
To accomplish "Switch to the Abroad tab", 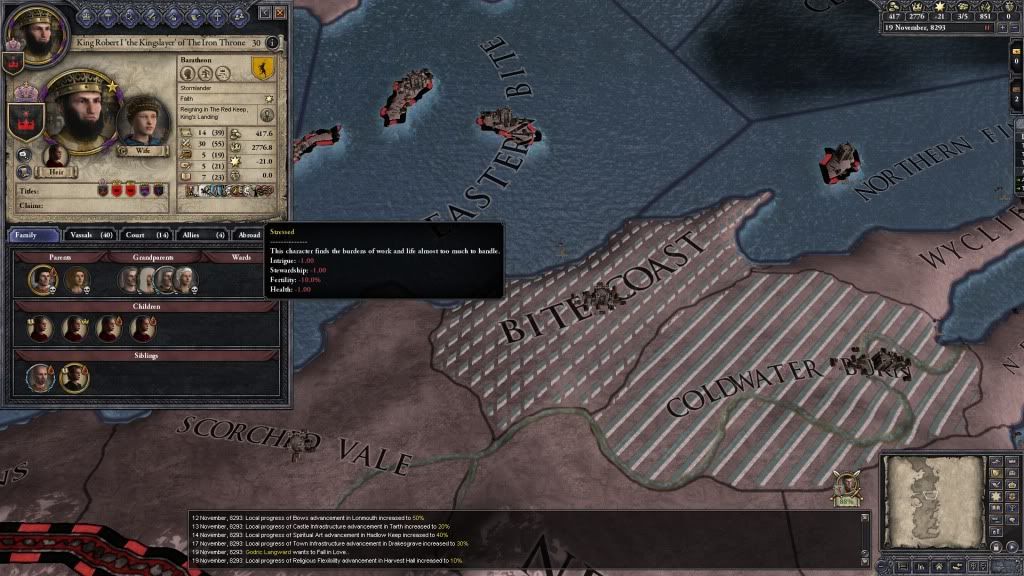I will [x=248, y=235].
